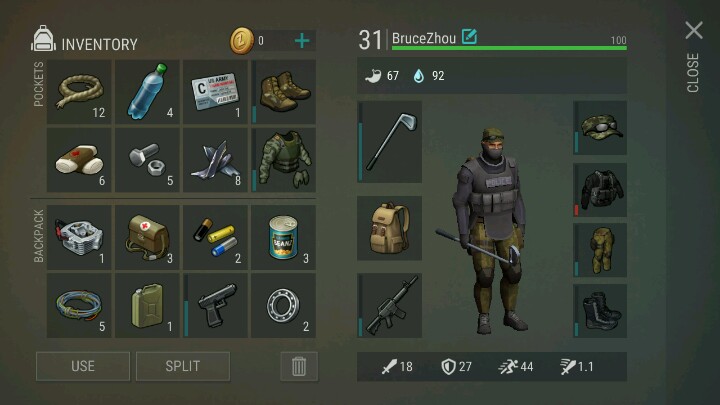Select the equipped golf club weapon

[x=390, y=141]
